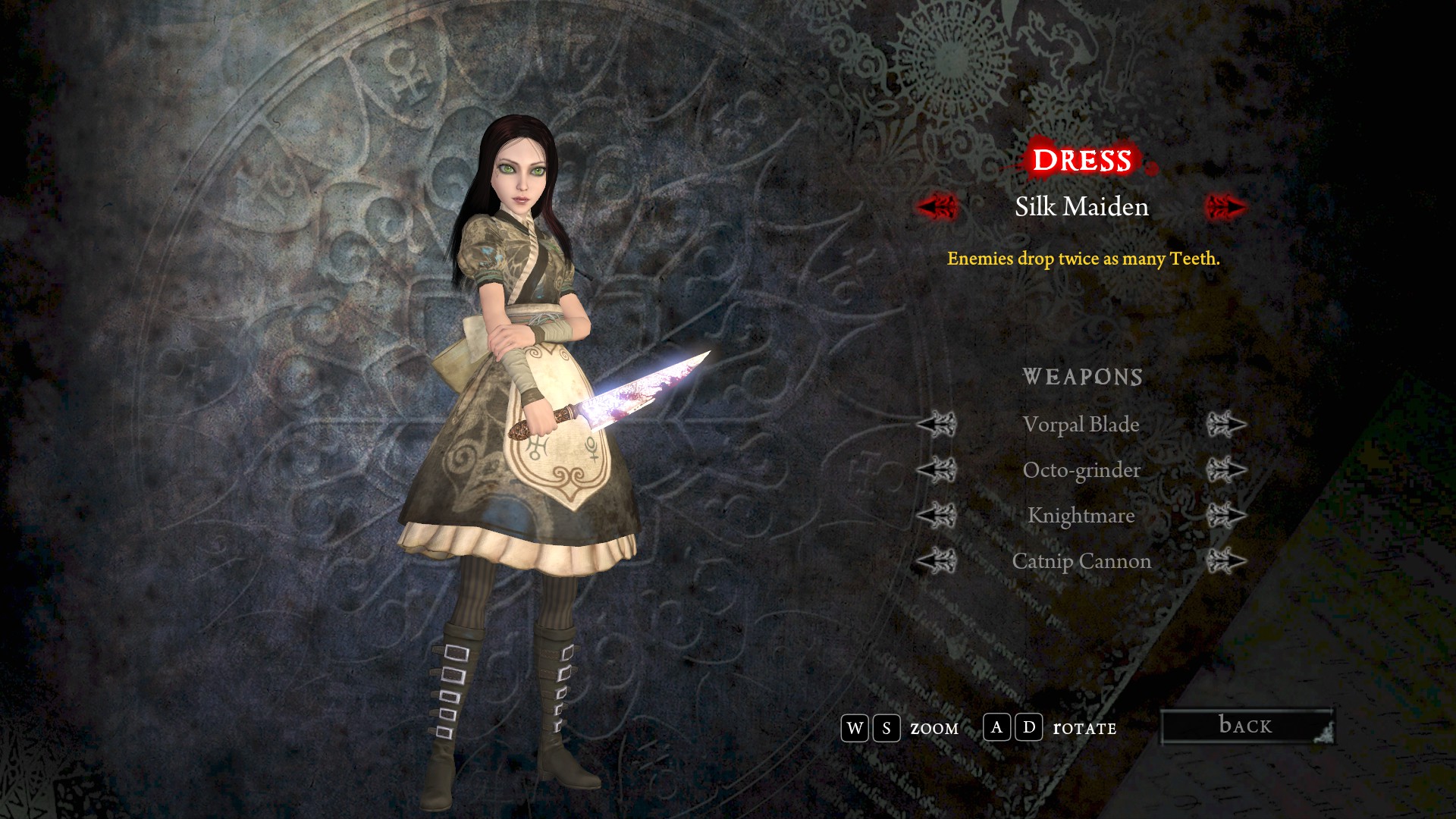The height and width of the screenshot is (819, 1456).
Task: Choose the Knightmare weapon entry
Action: pos(1081,516)
